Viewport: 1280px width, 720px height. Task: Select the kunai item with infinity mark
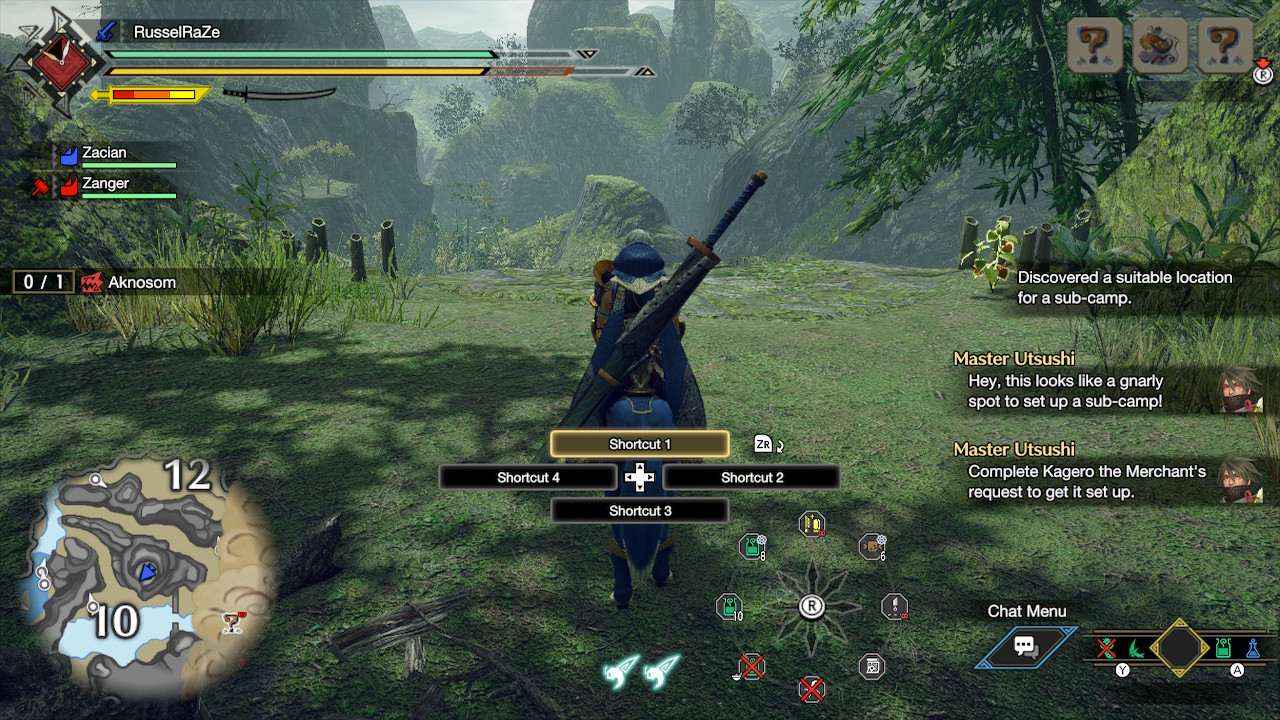894,606
